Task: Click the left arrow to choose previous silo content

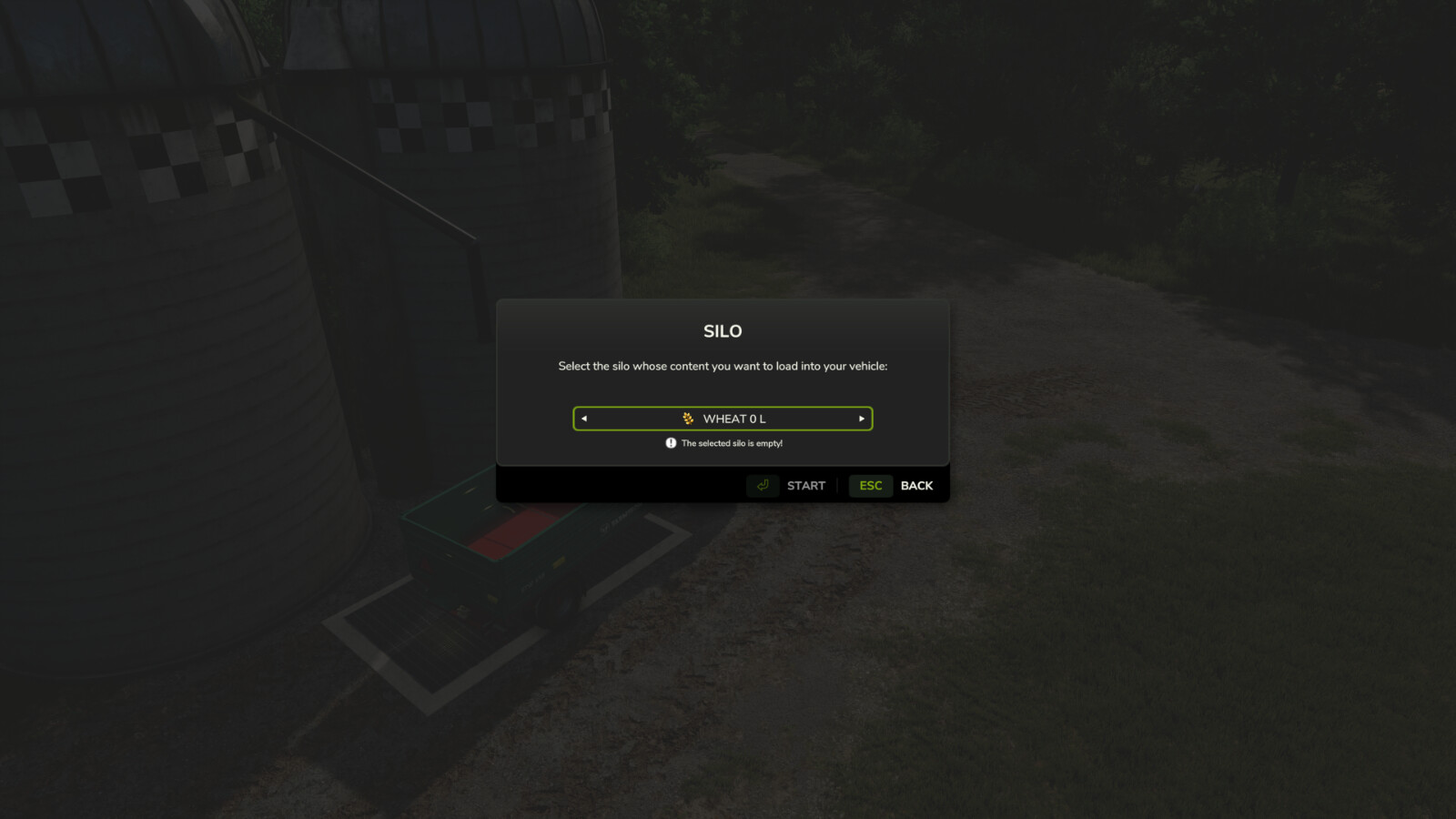Action: [584, 419]
